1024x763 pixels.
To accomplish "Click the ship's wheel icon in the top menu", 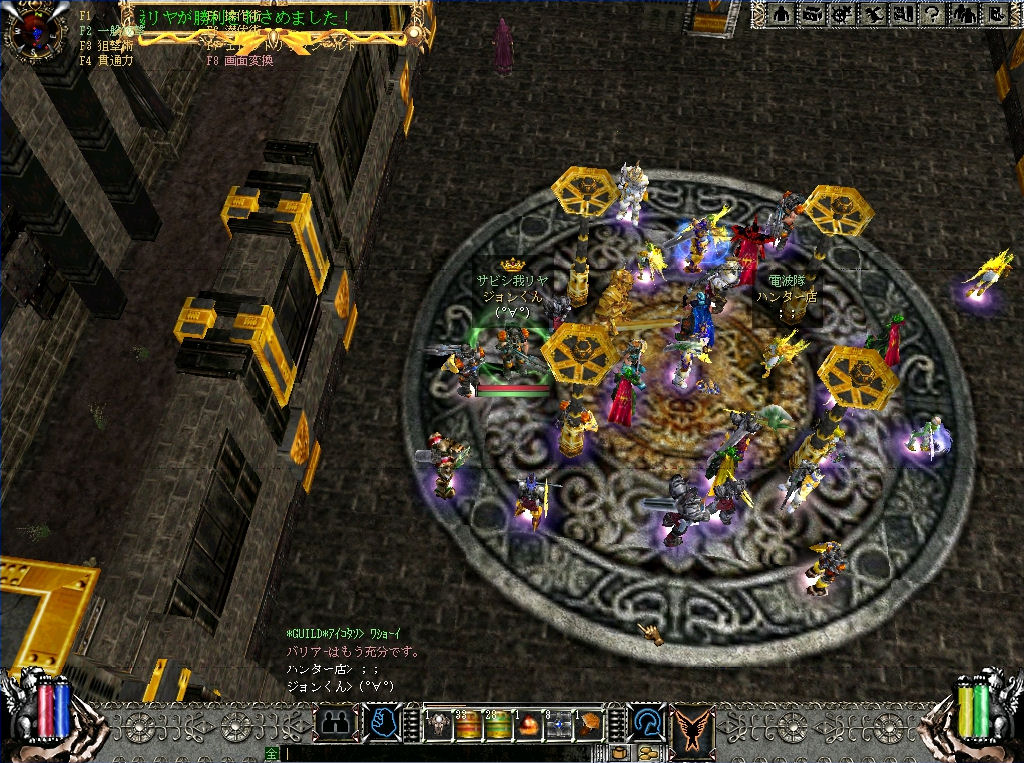I will 842,15.
